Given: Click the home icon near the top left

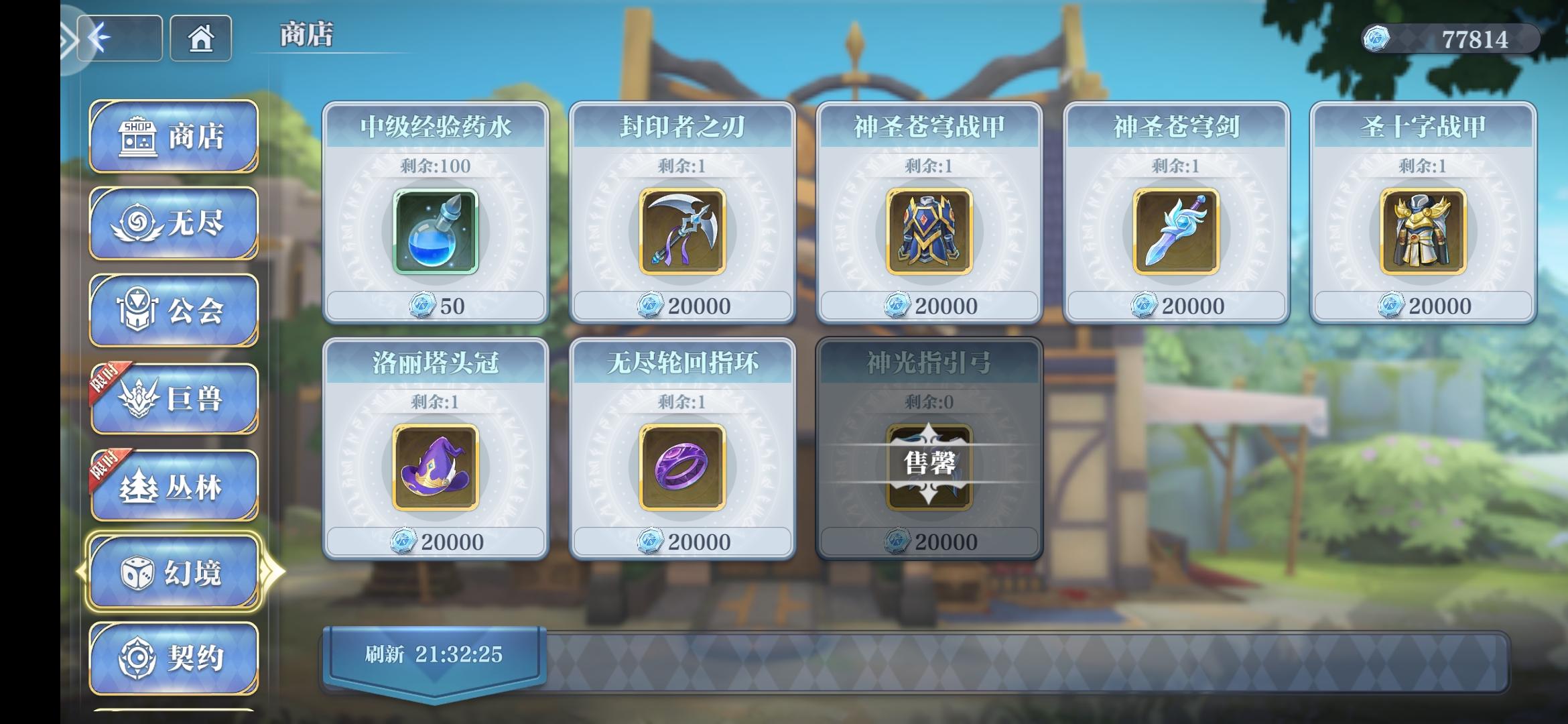Looking at the screenshot, I should pos(200,39).
